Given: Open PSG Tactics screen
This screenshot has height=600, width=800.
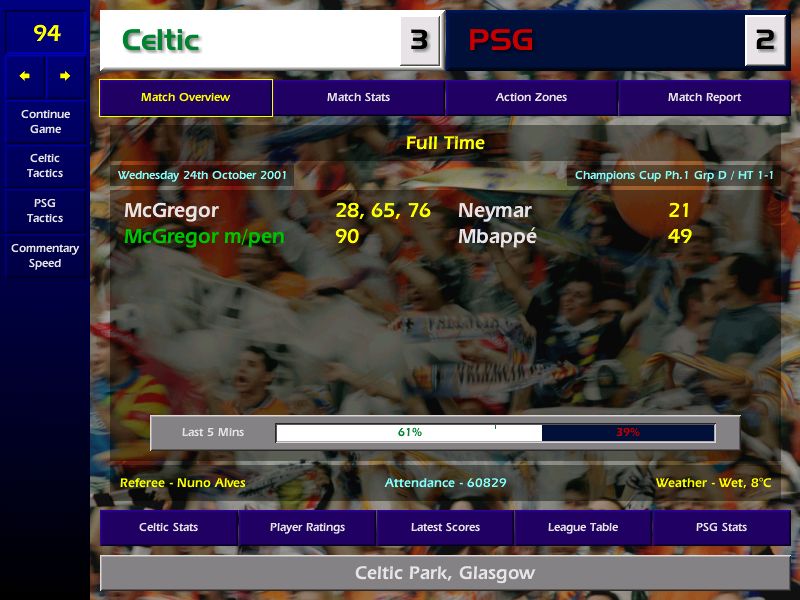Looking at the screenshot, I should click(45, 210).
